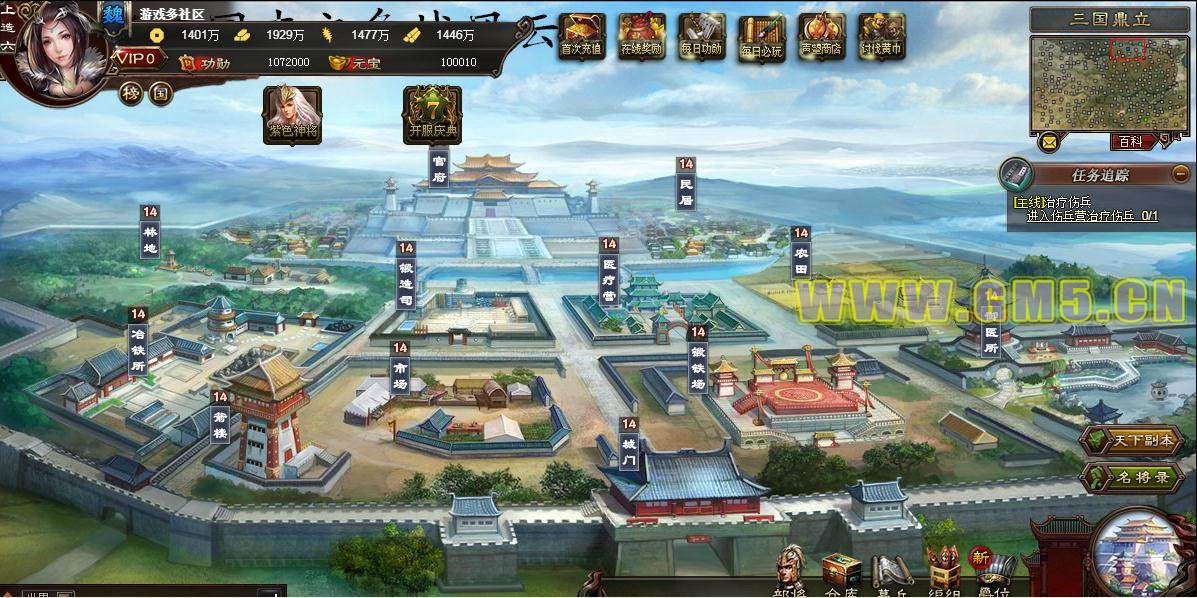Image resolution: width=1197 pixels, height=598 pixels.
Task: Visit the 声望商店 reputation shop
Action: tap(822, 35)
